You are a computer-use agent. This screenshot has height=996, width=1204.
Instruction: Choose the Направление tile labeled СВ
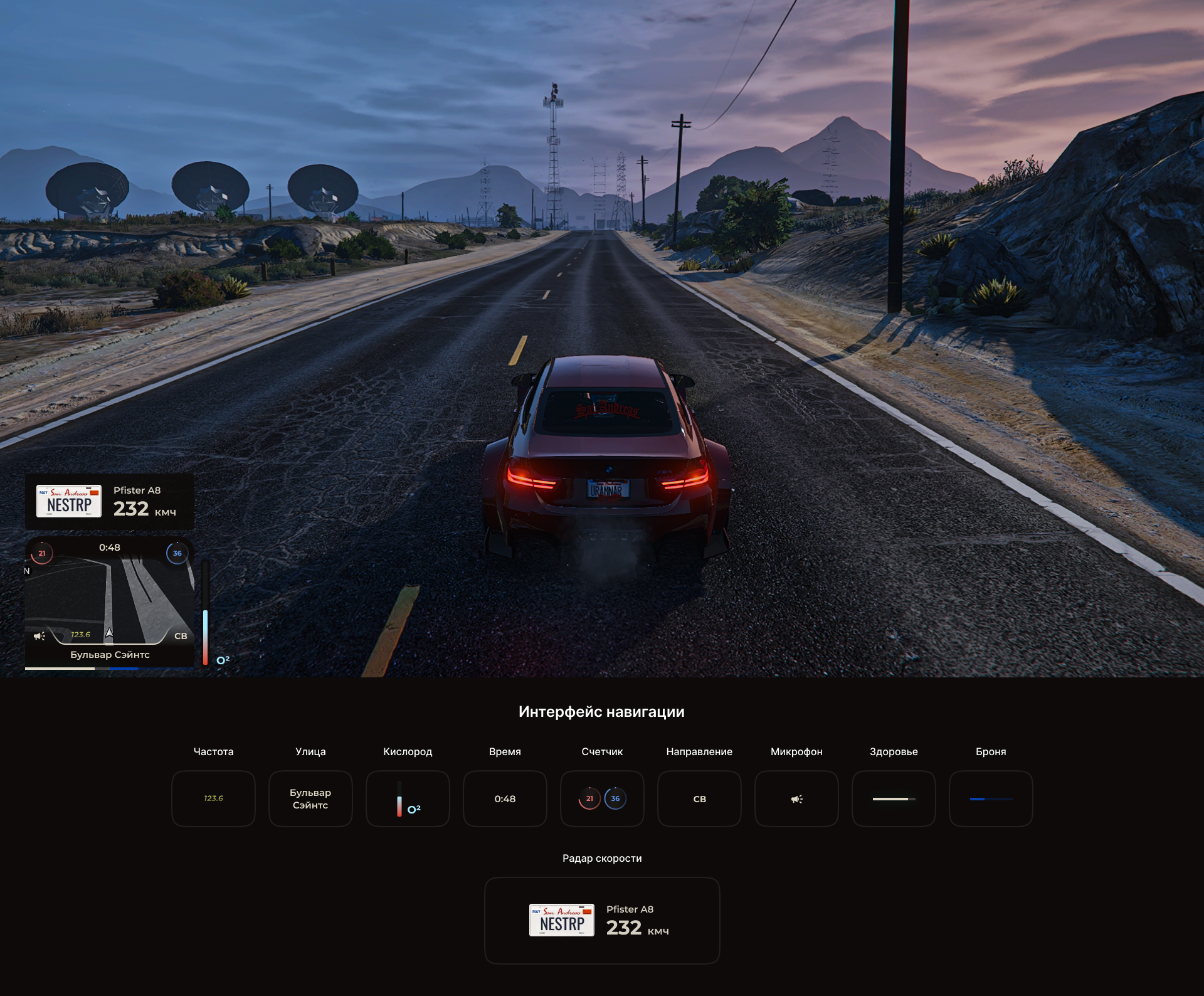click(699, 798)
